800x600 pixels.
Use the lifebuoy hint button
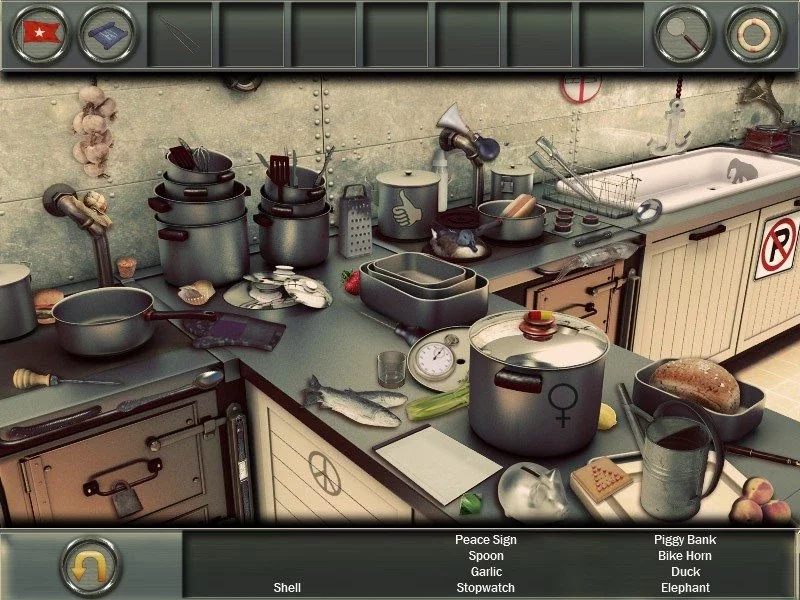tap(753, 33)
